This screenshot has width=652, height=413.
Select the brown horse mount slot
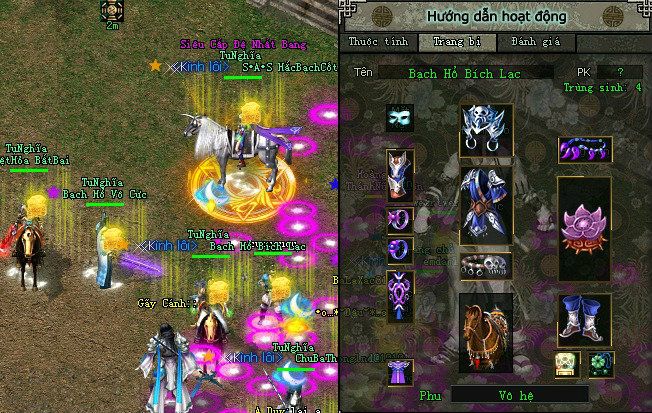coord(486,326)
